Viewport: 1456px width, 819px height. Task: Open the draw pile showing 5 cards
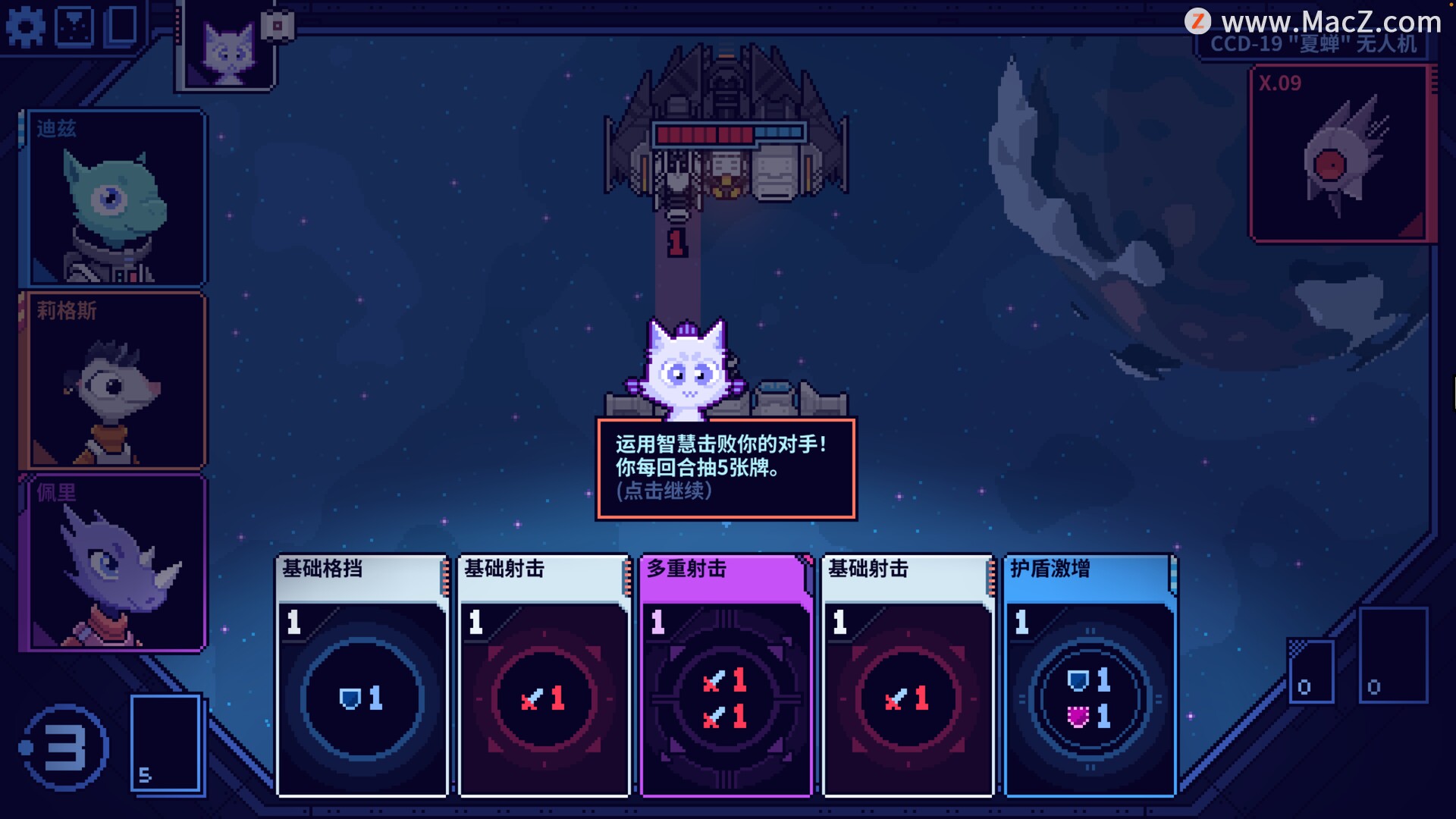[166, 744]
